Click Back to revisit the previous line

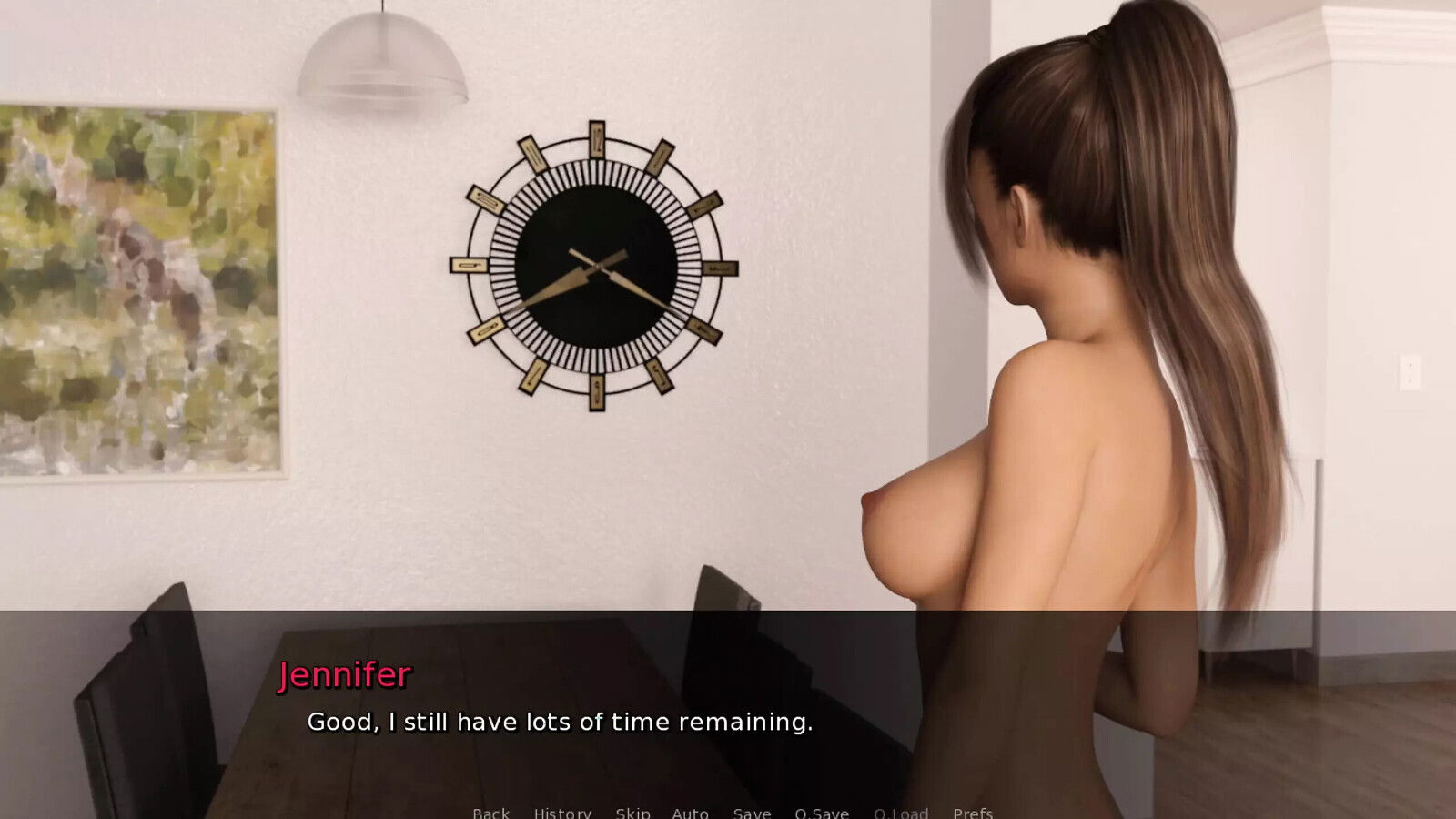(x=490, y=813)
